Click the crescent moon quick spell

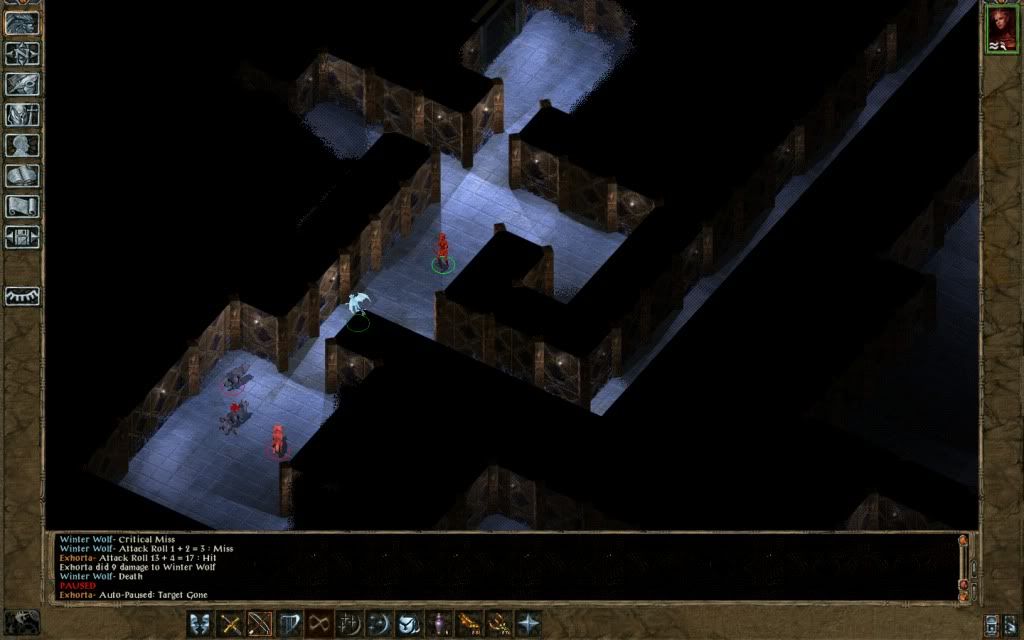click(x=380, y=623)
